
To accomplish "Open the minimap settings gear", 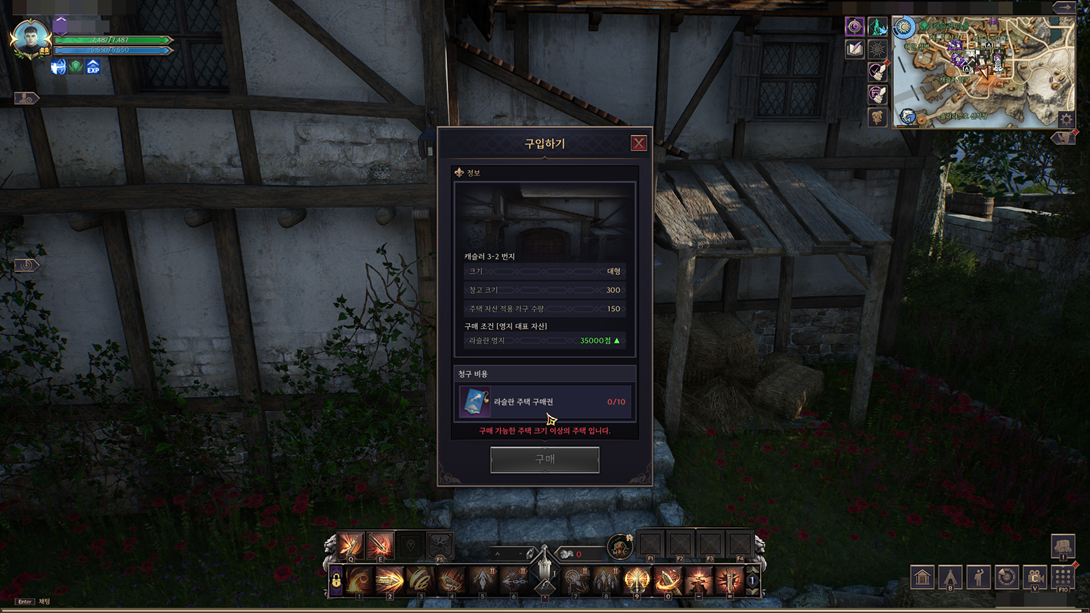I will click(x=1066, y=120).
